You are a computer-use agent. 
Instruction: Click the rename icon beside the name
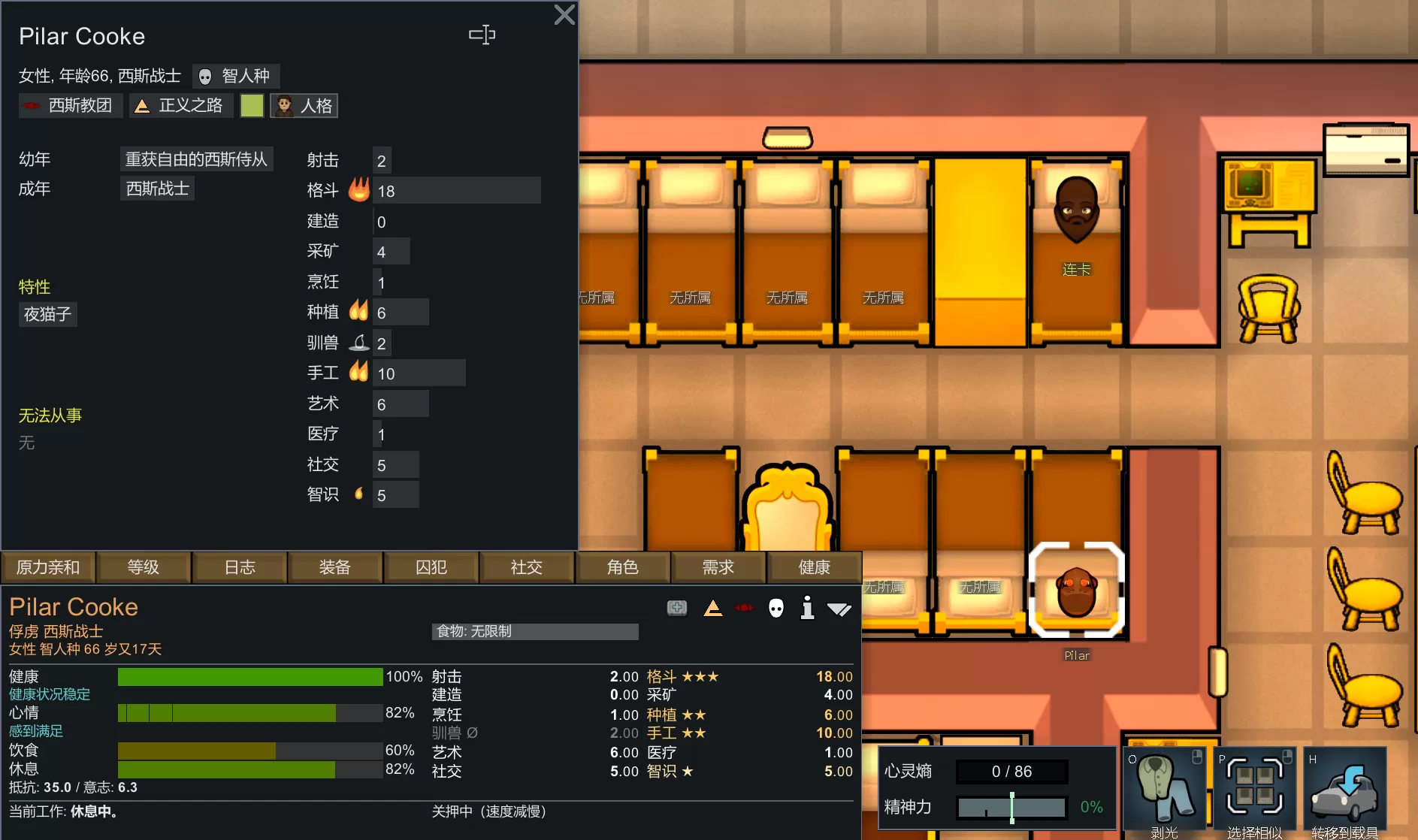[x=482, y=35]
